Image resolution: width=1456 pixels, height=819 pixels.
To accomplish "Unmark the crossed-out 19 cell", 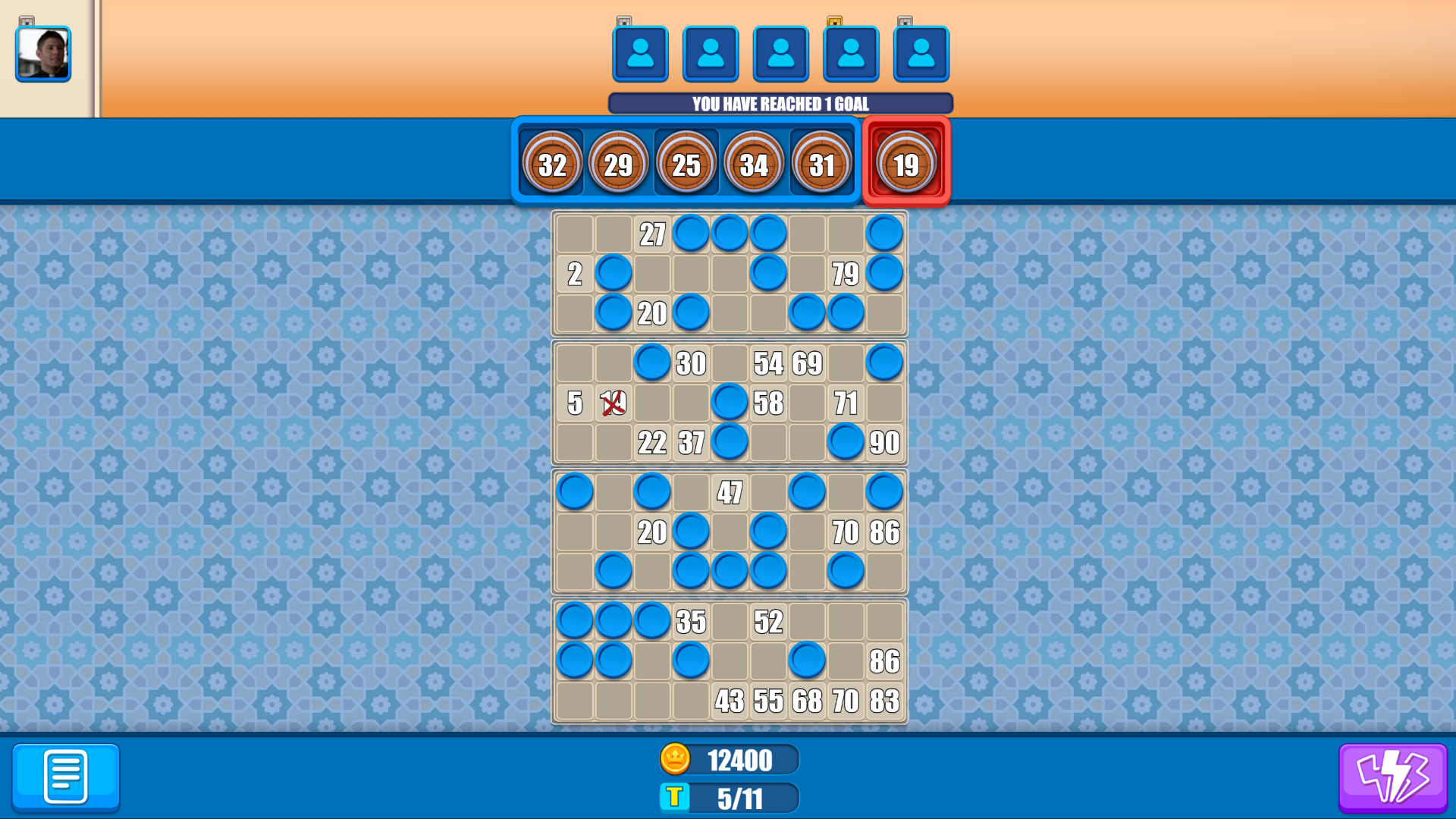I will click(613, 404).
